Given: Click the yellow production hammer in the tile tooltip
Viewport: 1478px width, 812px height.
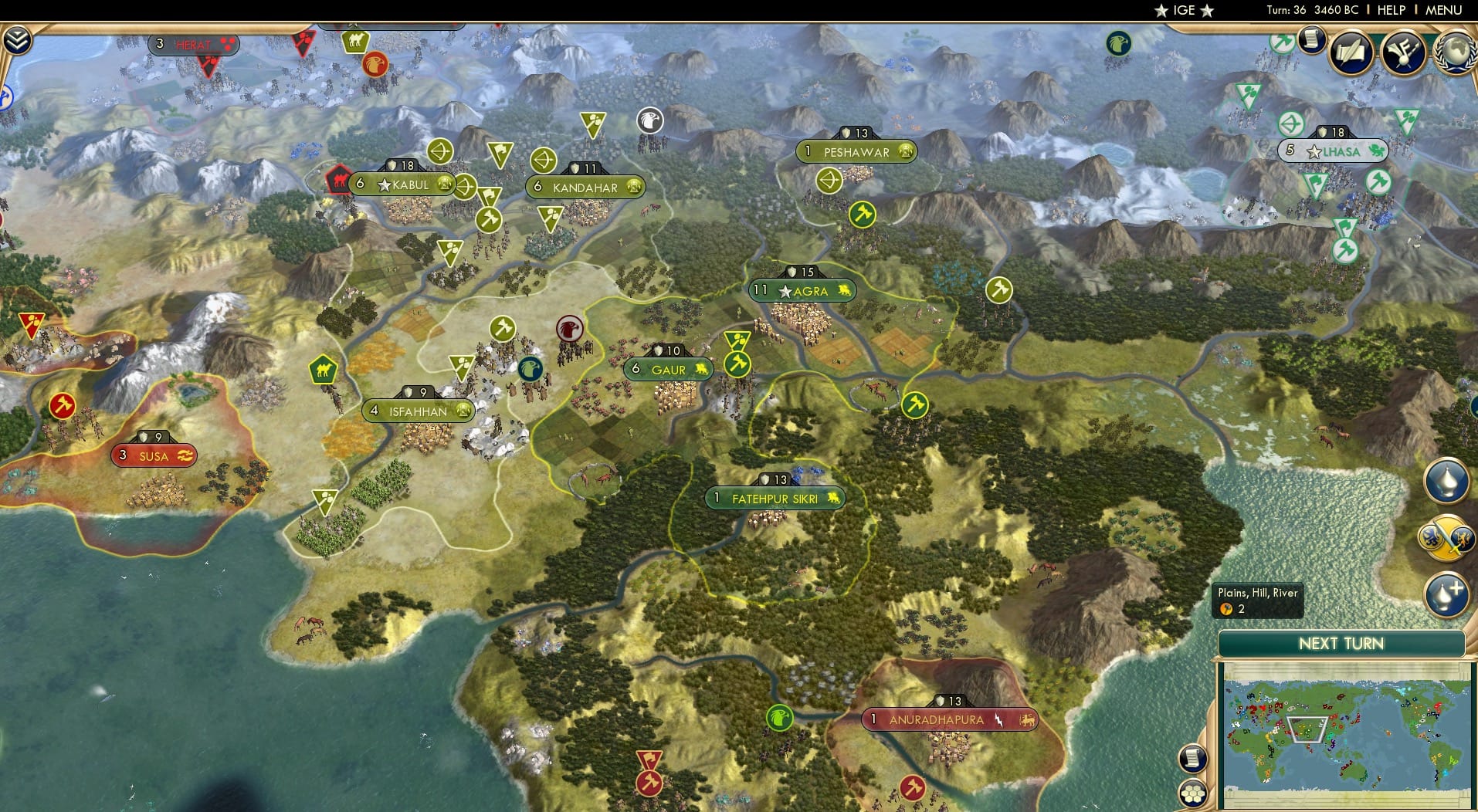Looking at the screenshot, I should pos(1227,609).
